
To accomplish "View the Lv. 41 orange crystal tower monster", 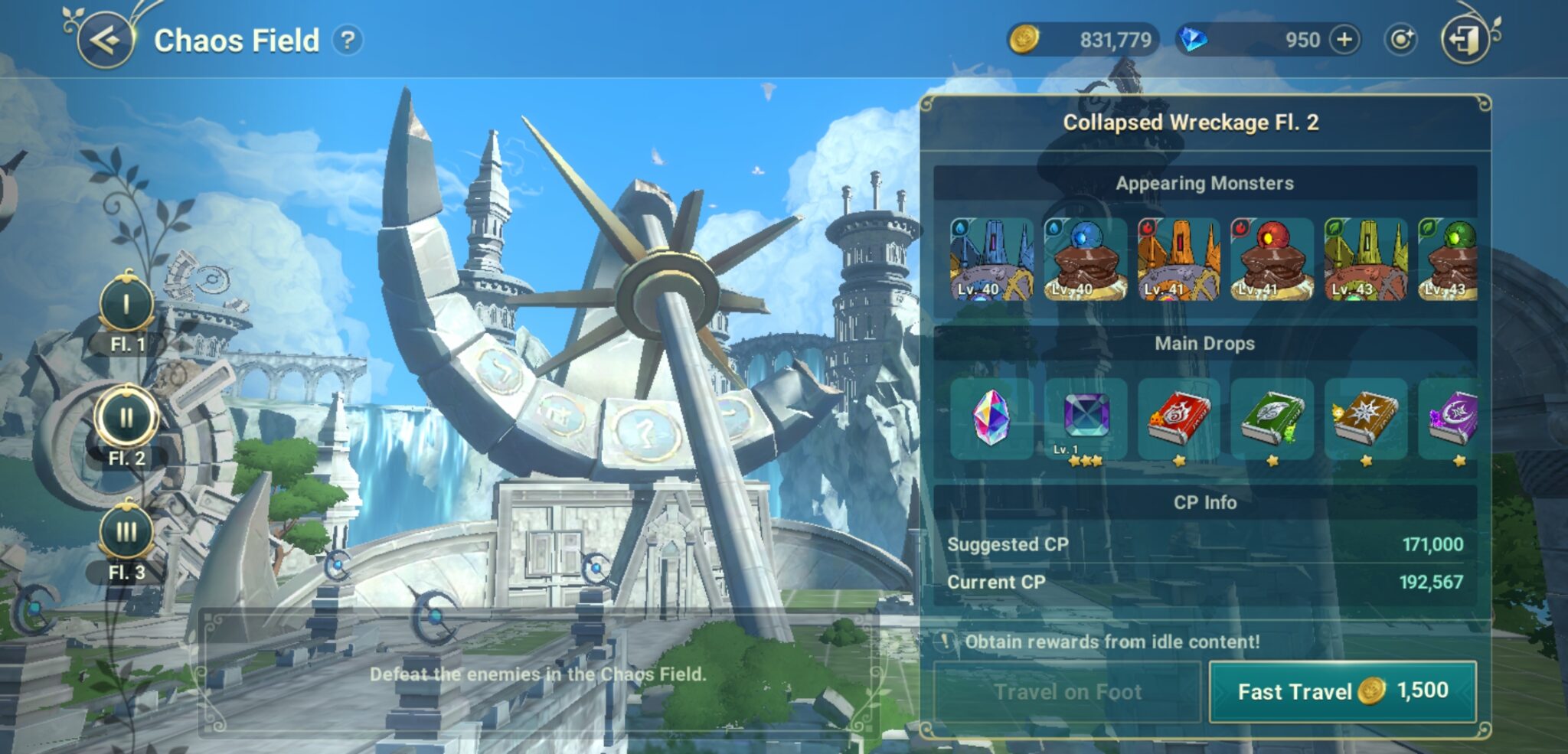I will click(x=1179, y=259).
